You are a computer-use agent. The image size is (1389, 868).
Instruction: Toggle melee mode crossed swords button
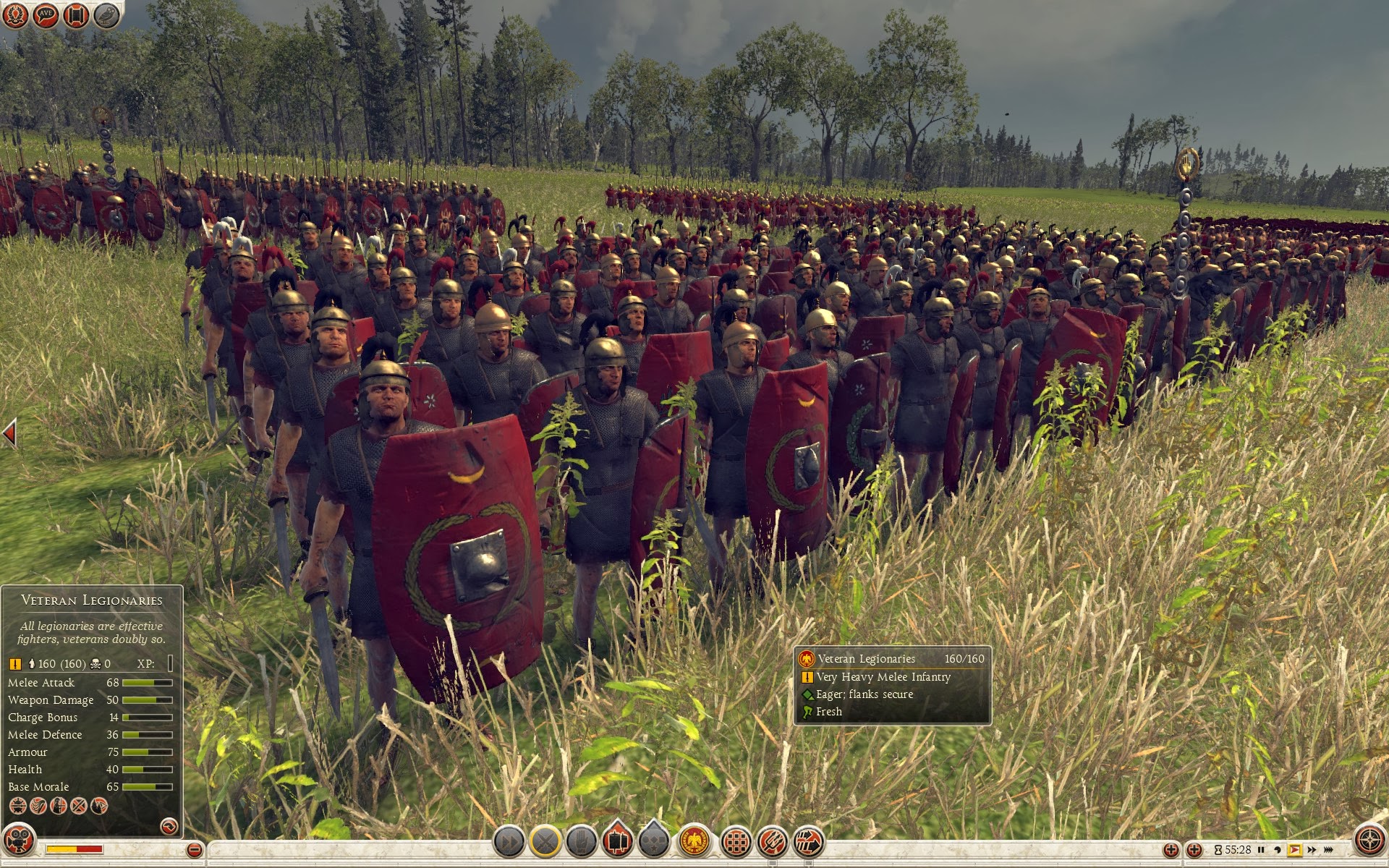point(546,842)
